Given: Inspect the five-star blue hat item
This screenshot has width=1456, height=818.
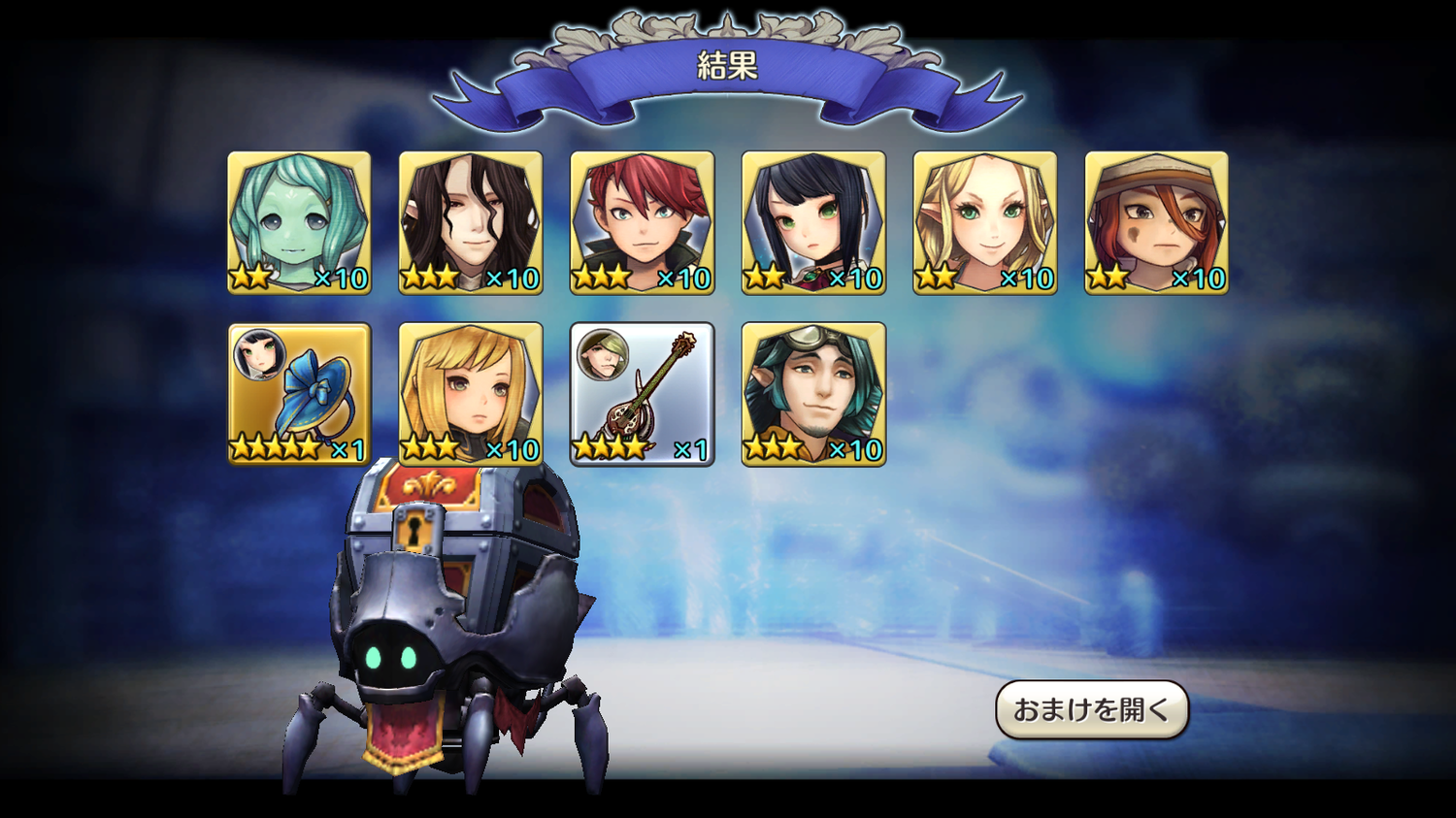Looking at the screenshot, I should 299,394.
